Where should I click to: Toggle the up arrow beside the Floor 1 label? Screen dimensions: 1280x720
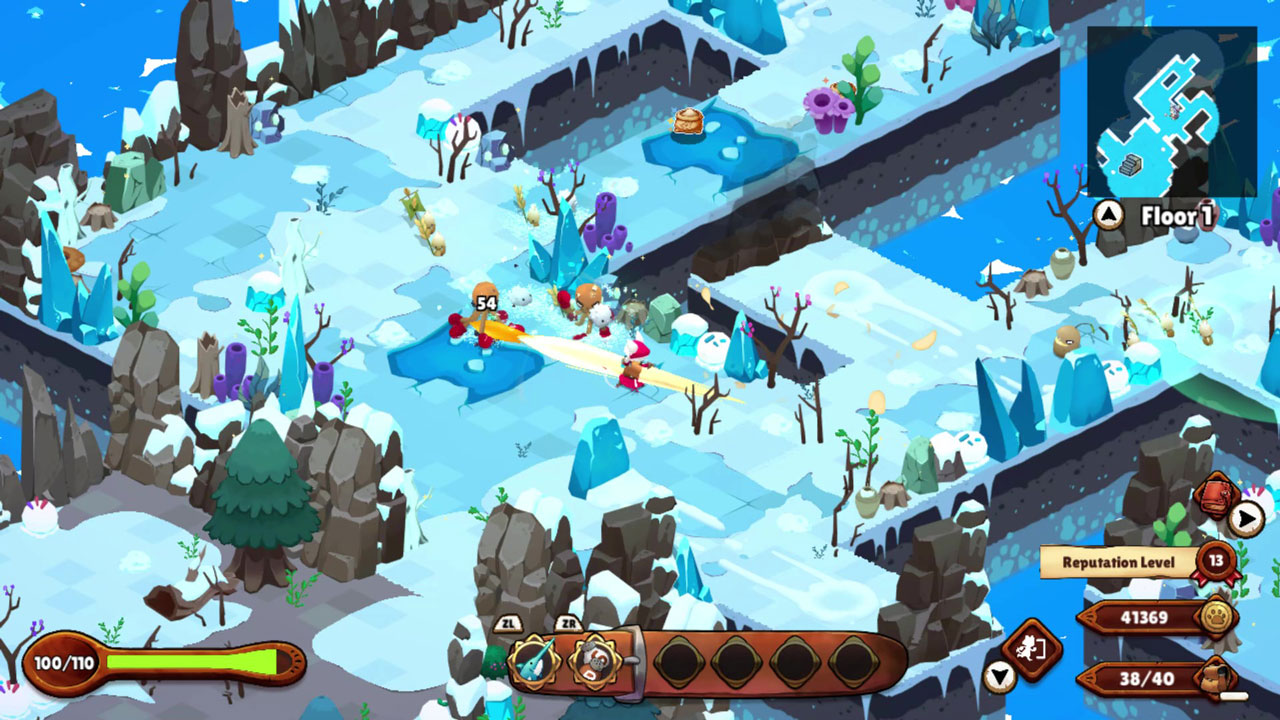pyautogui.click(x=1108, y=212)
